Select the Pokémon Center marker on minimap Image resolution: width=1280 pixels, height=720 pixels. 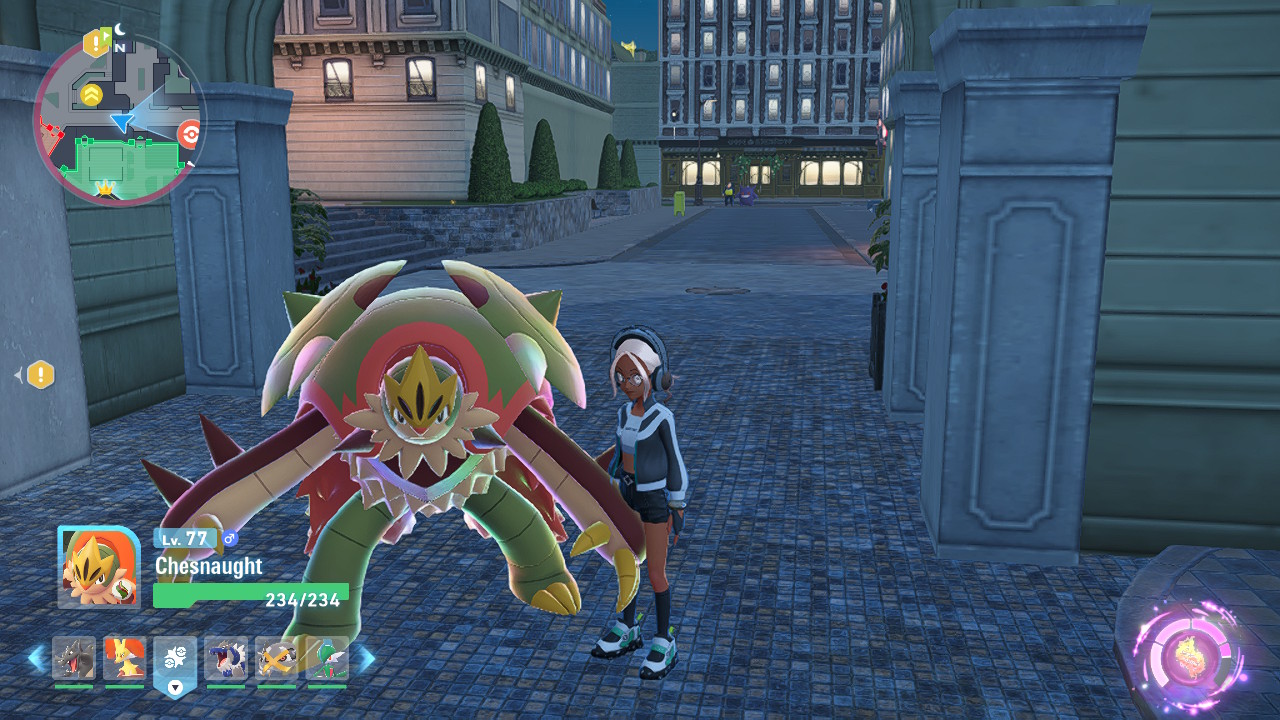coord(189,133)
